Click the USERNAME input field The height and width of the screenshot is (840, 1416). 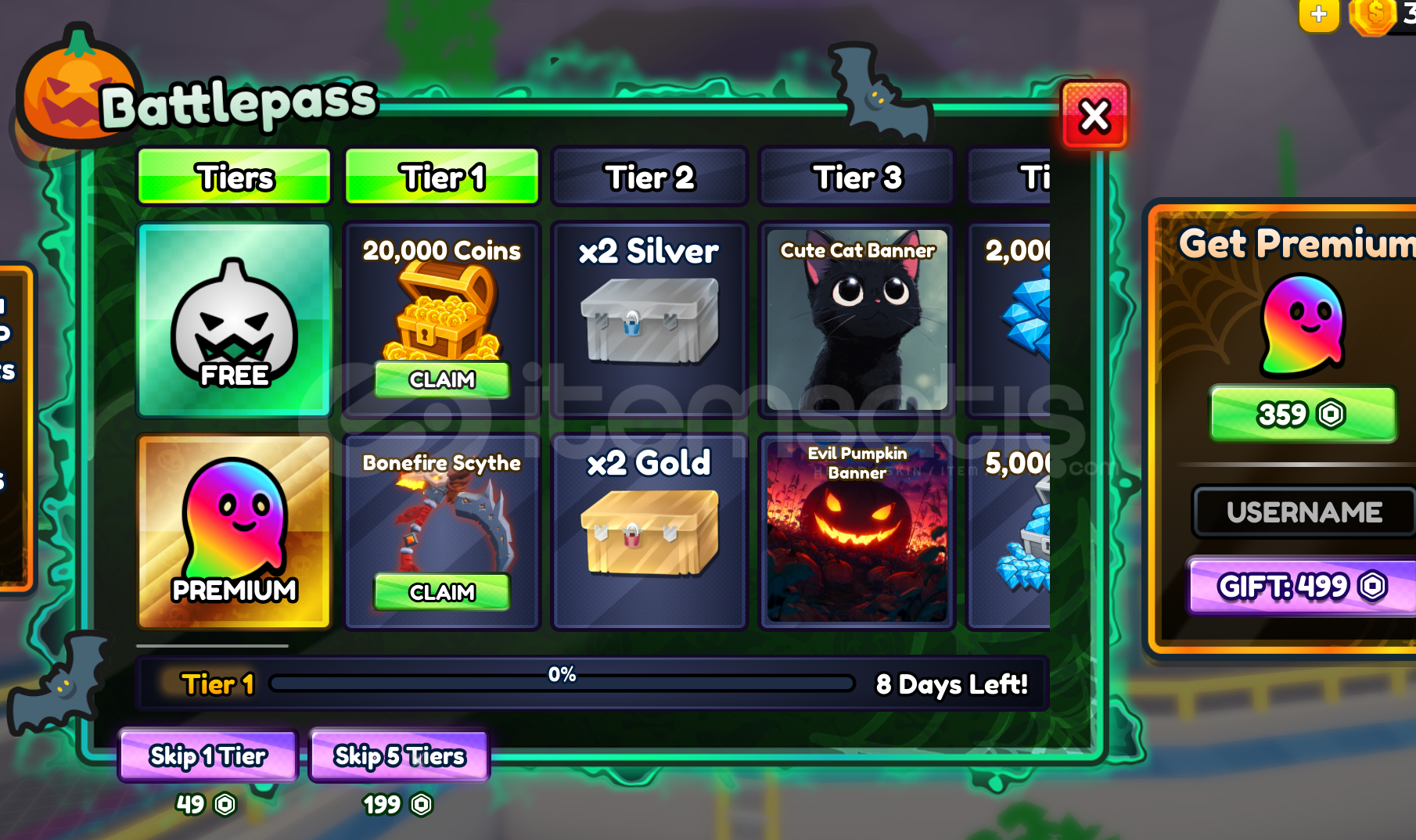click(x=1303, y=512)
